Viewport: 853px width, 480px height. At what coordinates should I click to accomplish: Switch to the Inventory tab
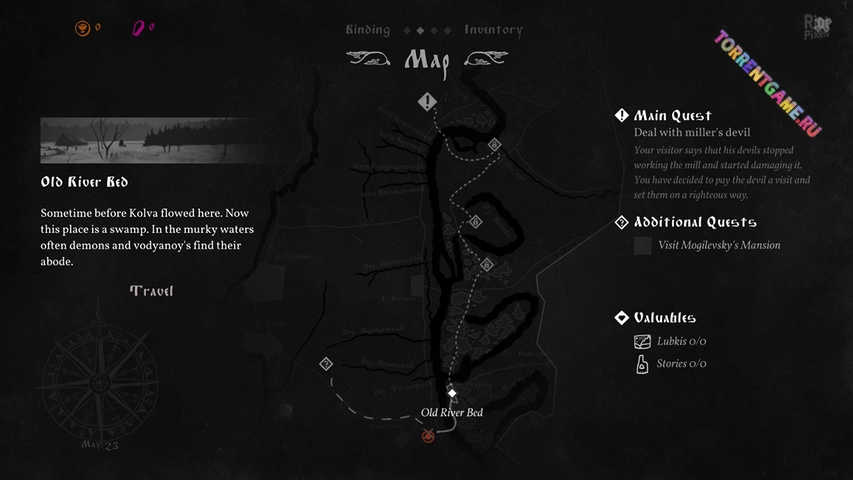pyautogui.click(x=493, y=30)
